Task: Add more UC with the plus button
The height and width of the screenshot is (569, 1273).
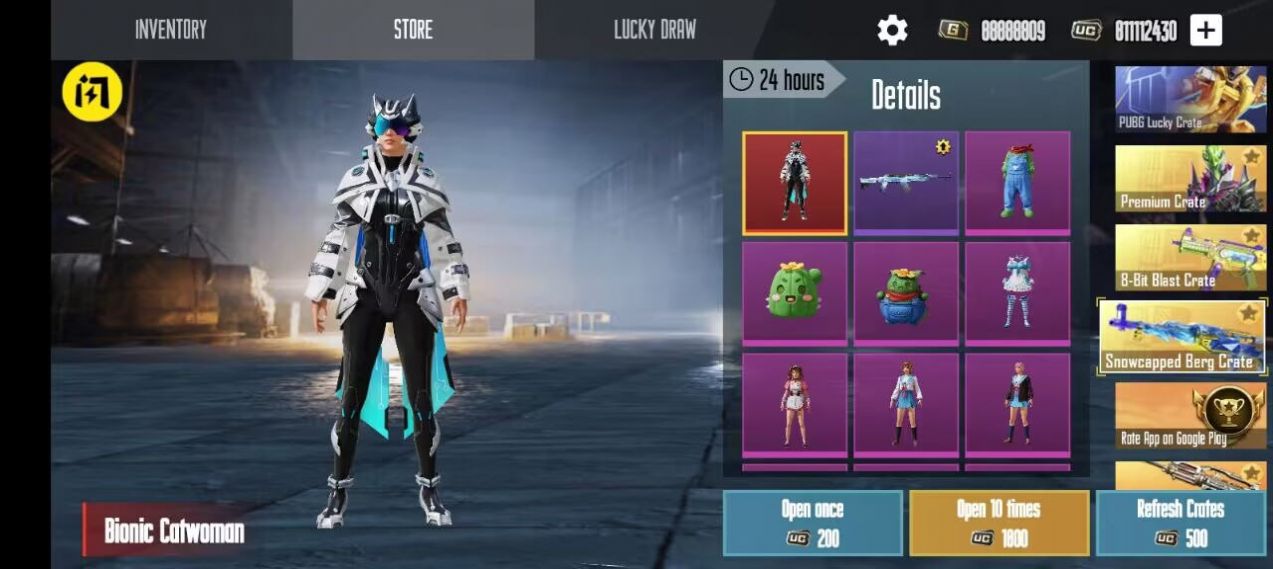Action: 1206,31
